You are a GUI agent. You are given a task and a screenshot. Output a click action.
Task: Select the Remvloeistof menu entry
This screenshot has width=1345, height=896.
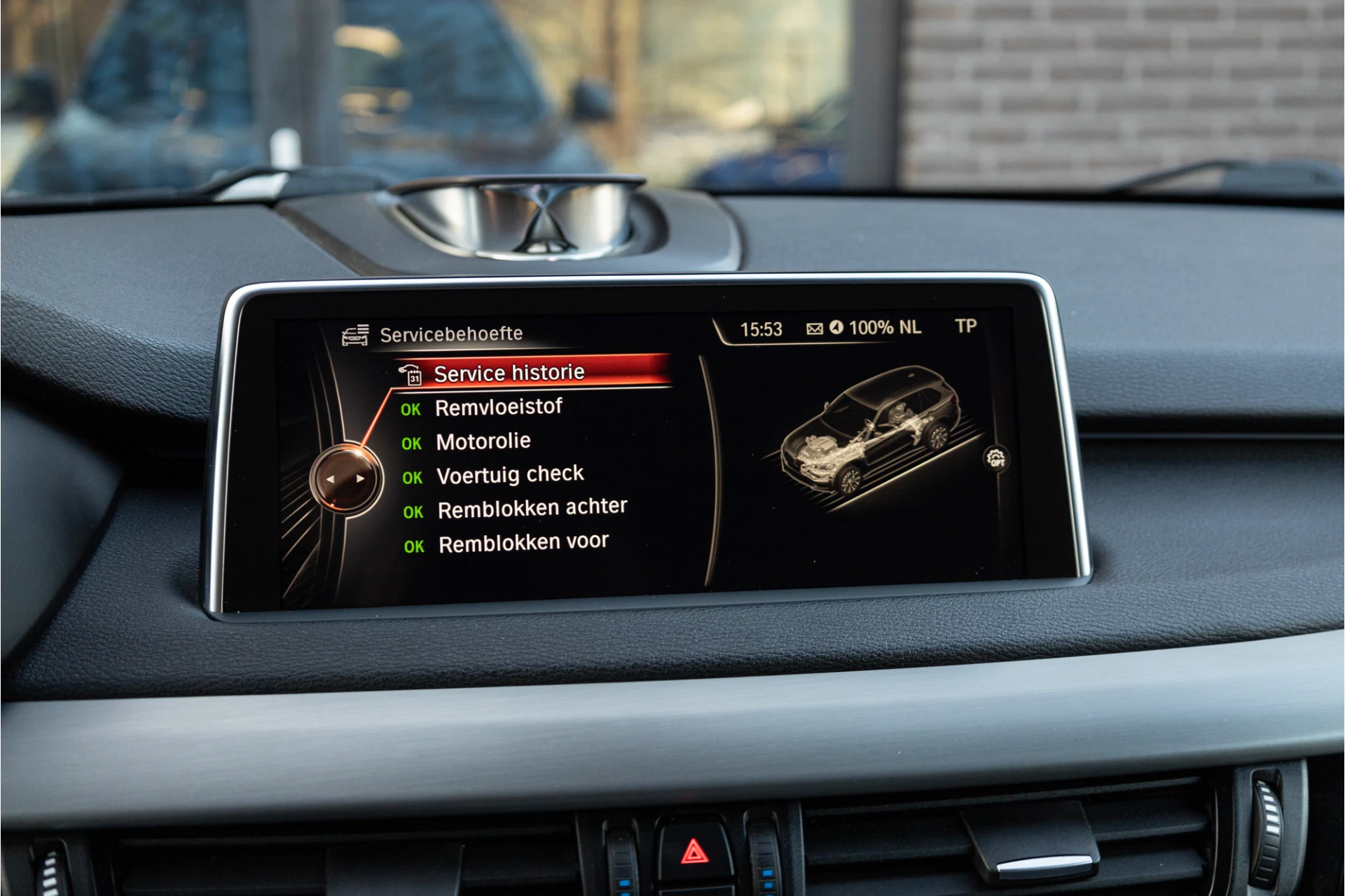(x=498, y=407)
